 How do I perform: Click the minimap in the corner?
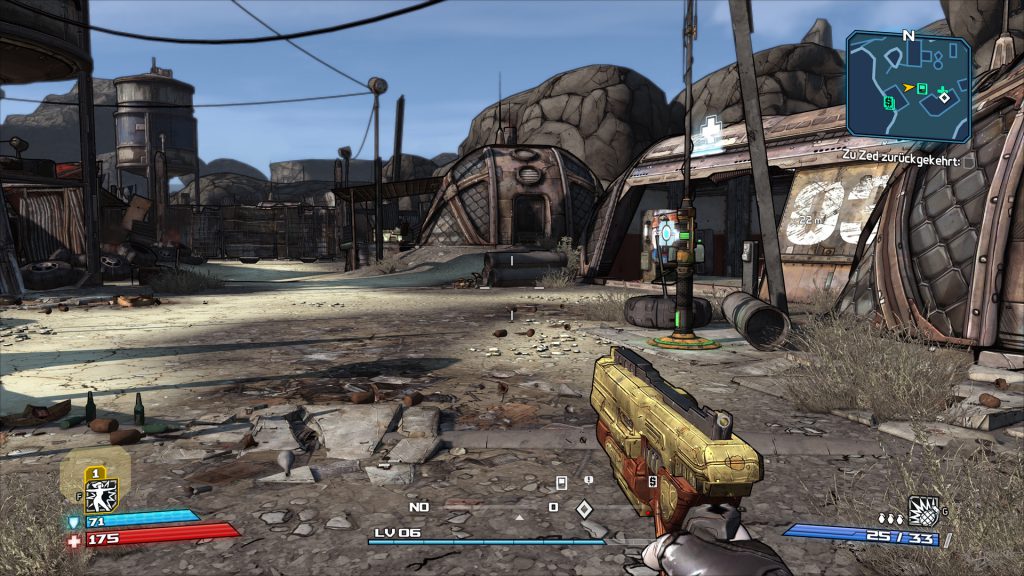pyautogui.click(x=908, y=85)
